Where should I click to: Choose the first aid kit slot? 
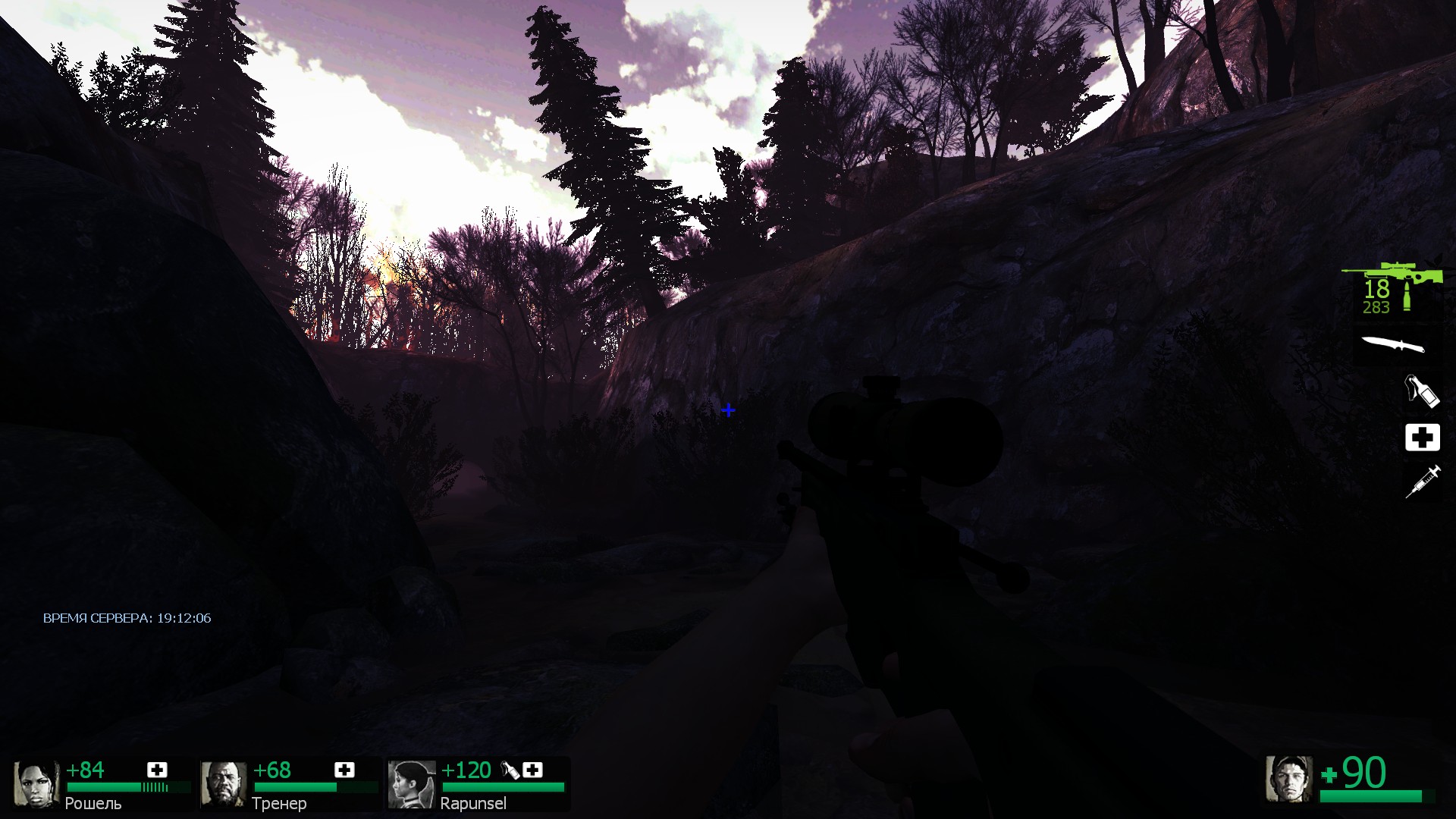point(1422,438)
